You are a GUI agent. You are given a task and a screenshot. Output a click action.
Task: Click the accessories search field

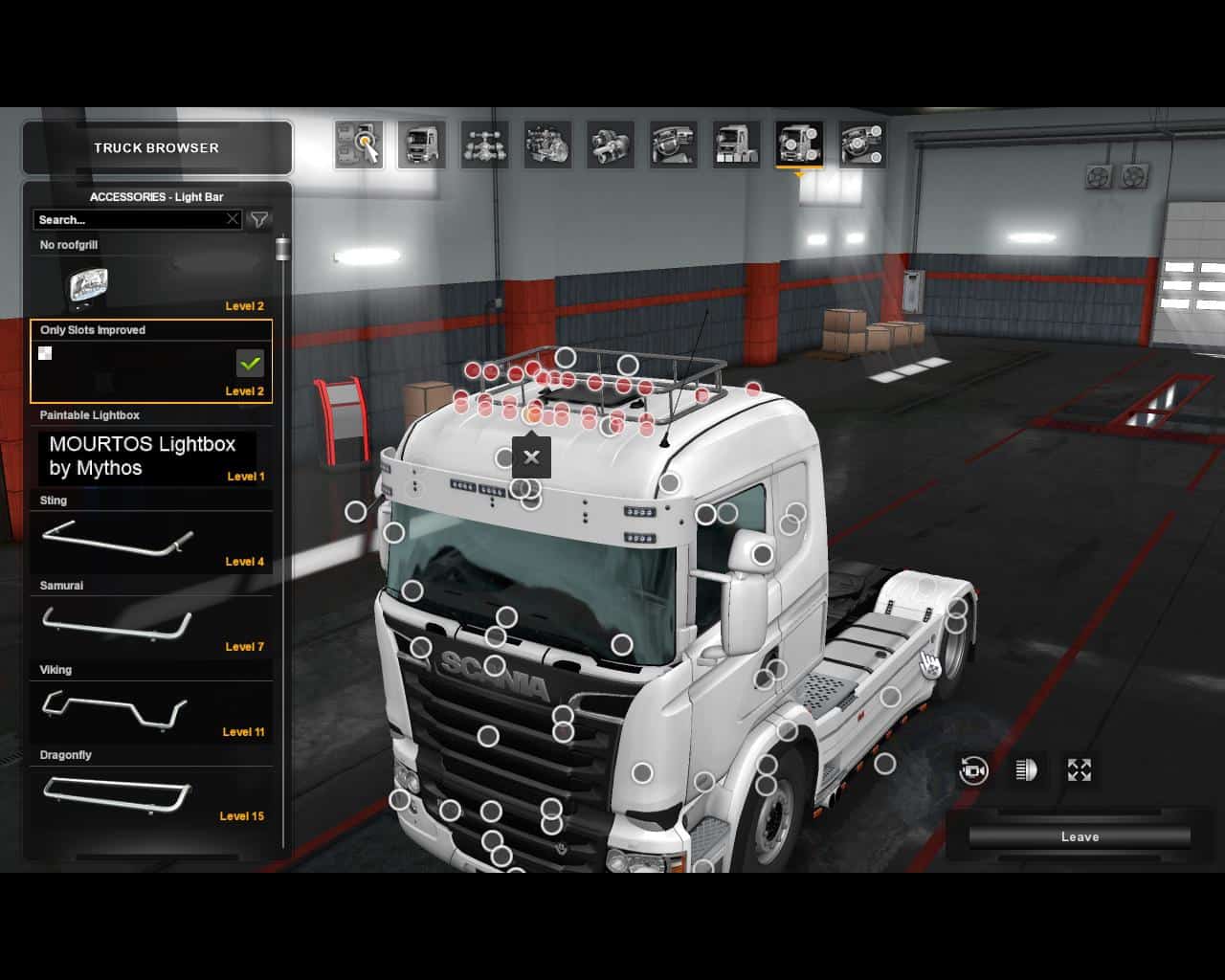coord(129,220)
